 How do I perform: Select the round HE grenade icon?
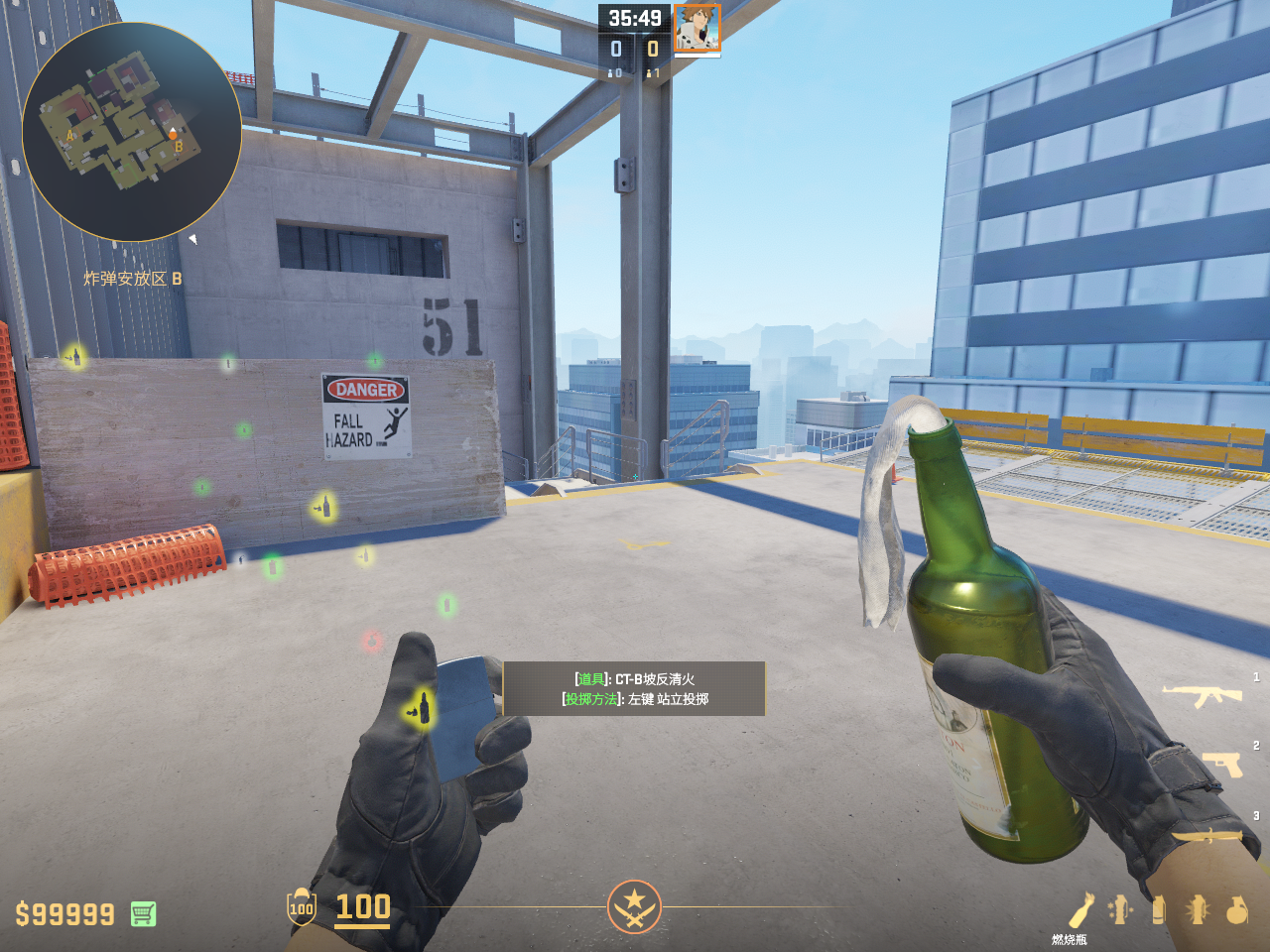pyautogui.click(x=1236, y=909)
